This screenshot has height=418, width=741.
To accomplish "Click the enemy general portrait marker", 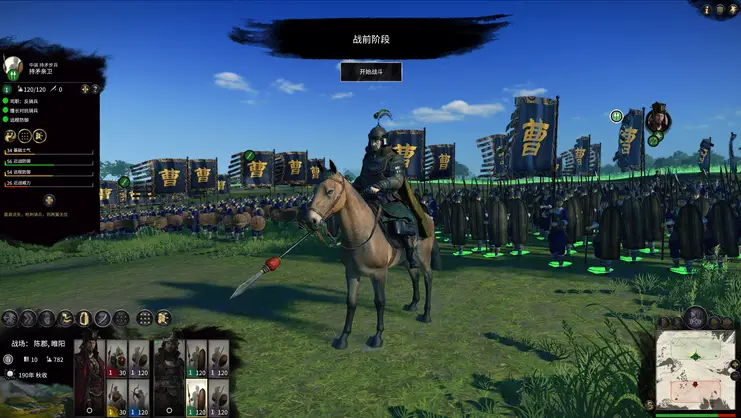I will 657,119.
